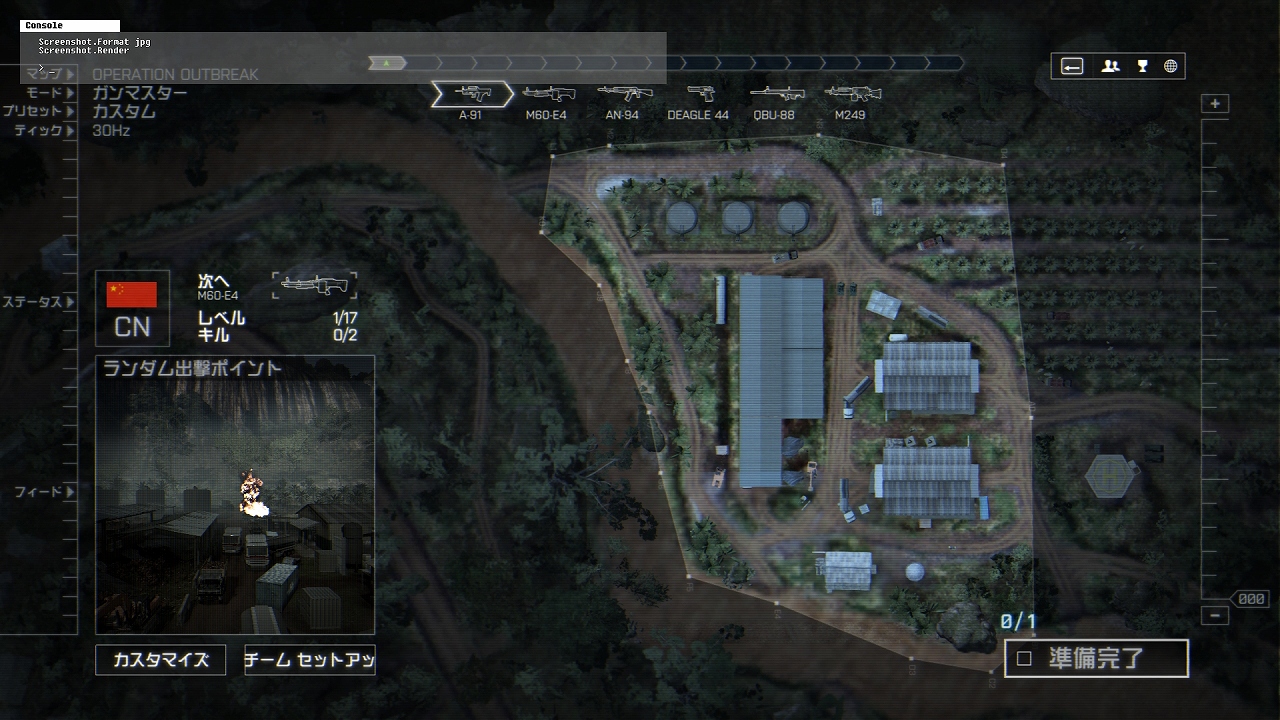Viewport: 1280px width, 720px height.
Task: Choose the AN-94 weapon icon
Action: coord(623,95)
